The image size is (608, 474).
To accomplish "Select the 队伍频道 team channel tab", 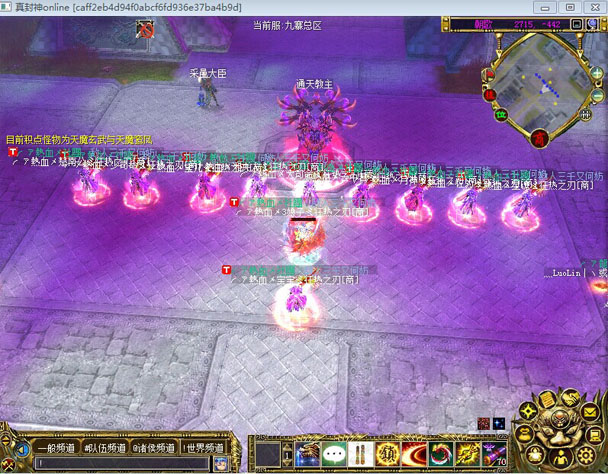I will point(104,449).
